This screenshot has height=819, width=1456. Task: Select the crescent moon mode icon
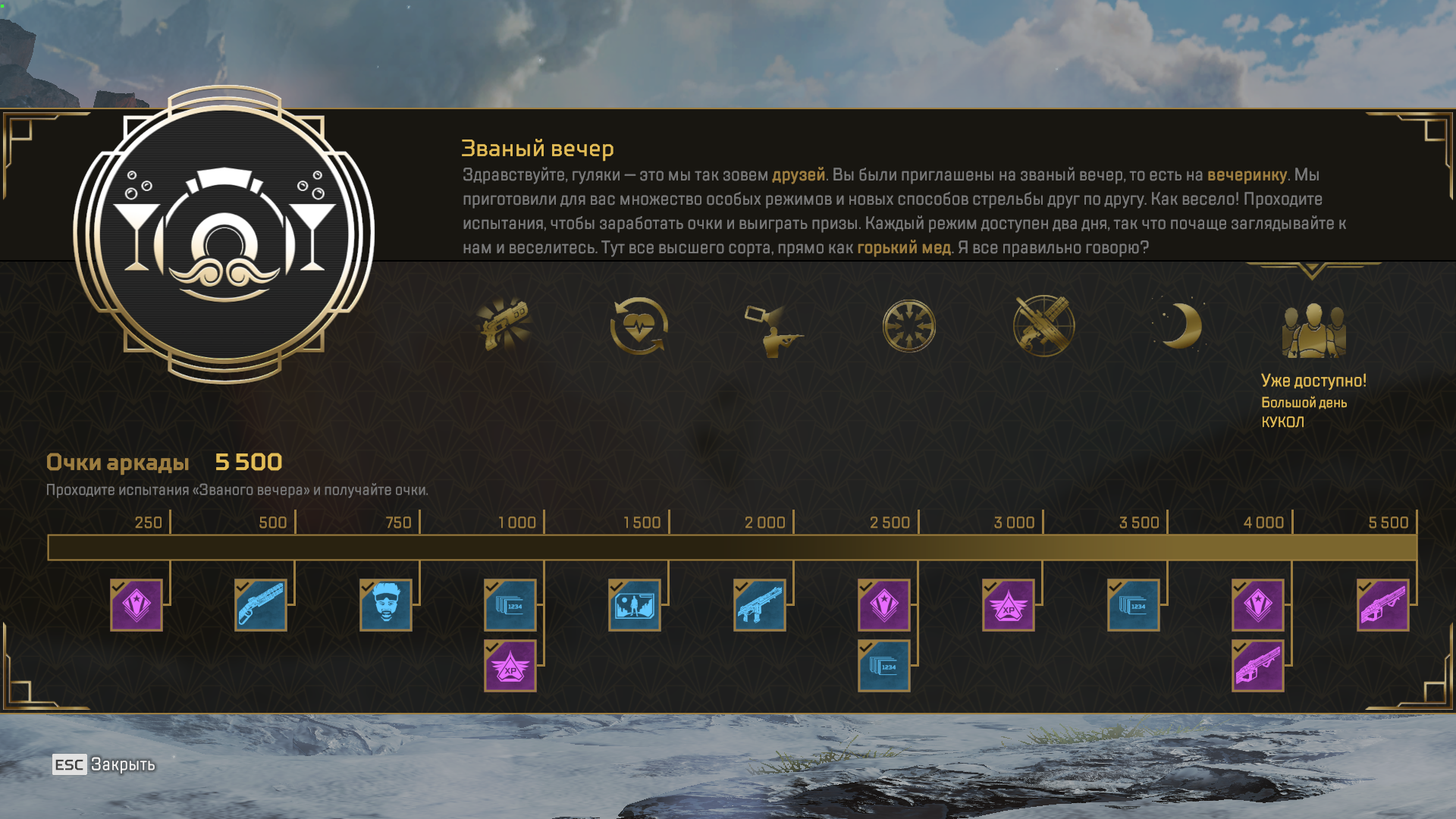(x=1179, y=326)
